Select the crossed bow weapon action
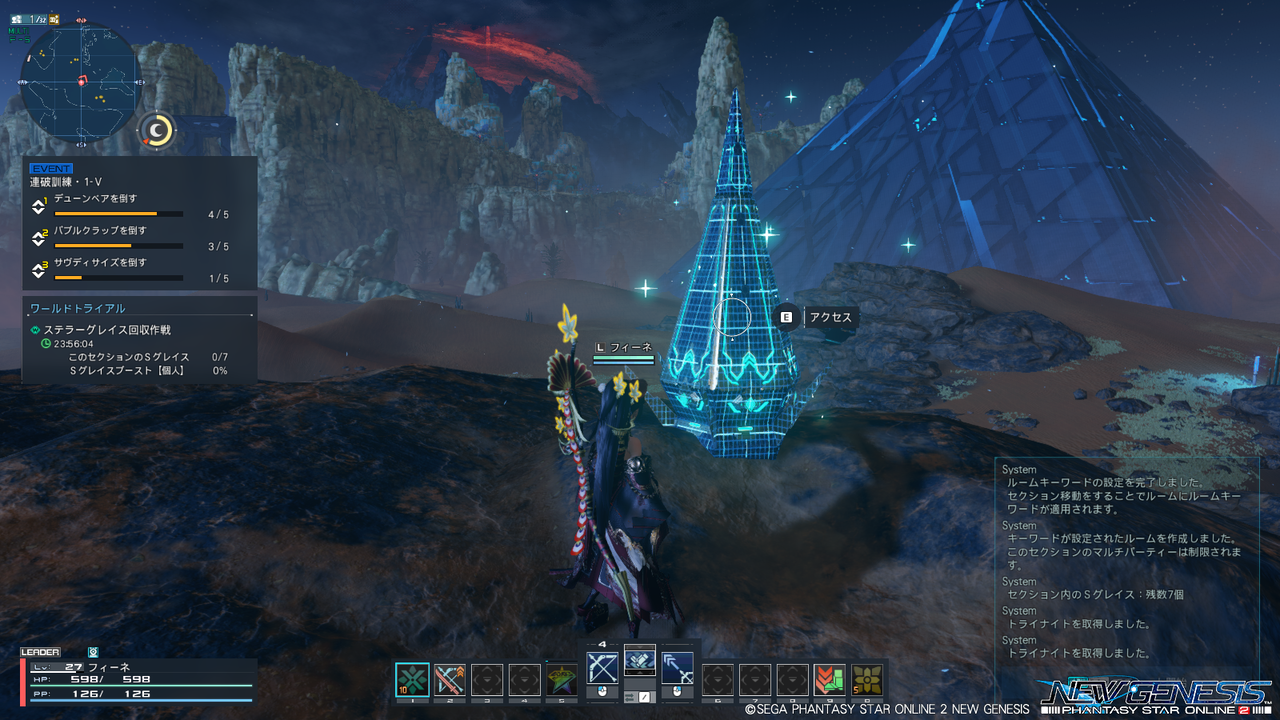The height and width of the screenshot is (720, 1280). (602, 669)
